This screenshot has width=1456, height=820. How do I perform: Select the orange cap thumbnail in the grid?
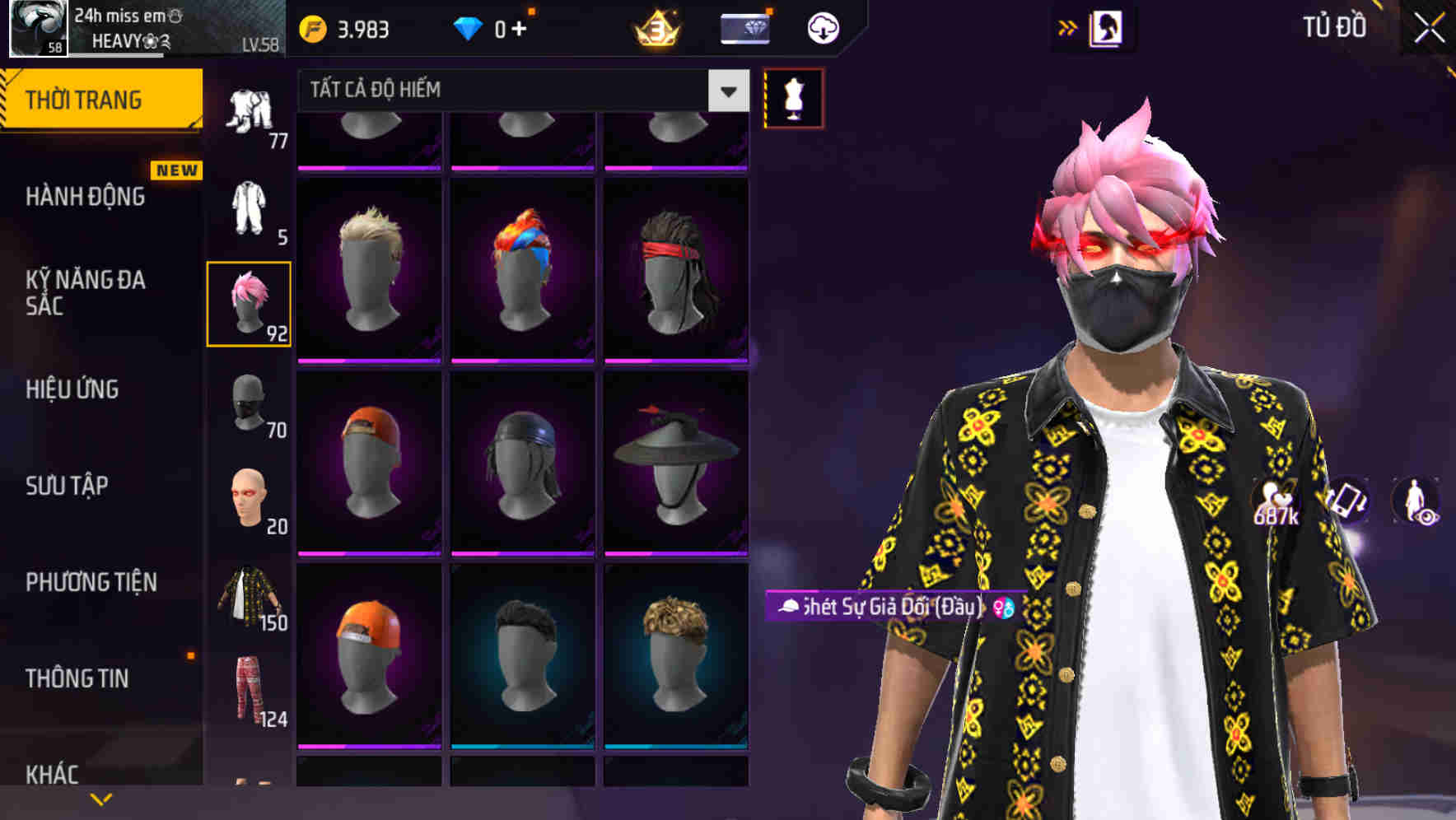pyautogui.click(x=369, y=659)
